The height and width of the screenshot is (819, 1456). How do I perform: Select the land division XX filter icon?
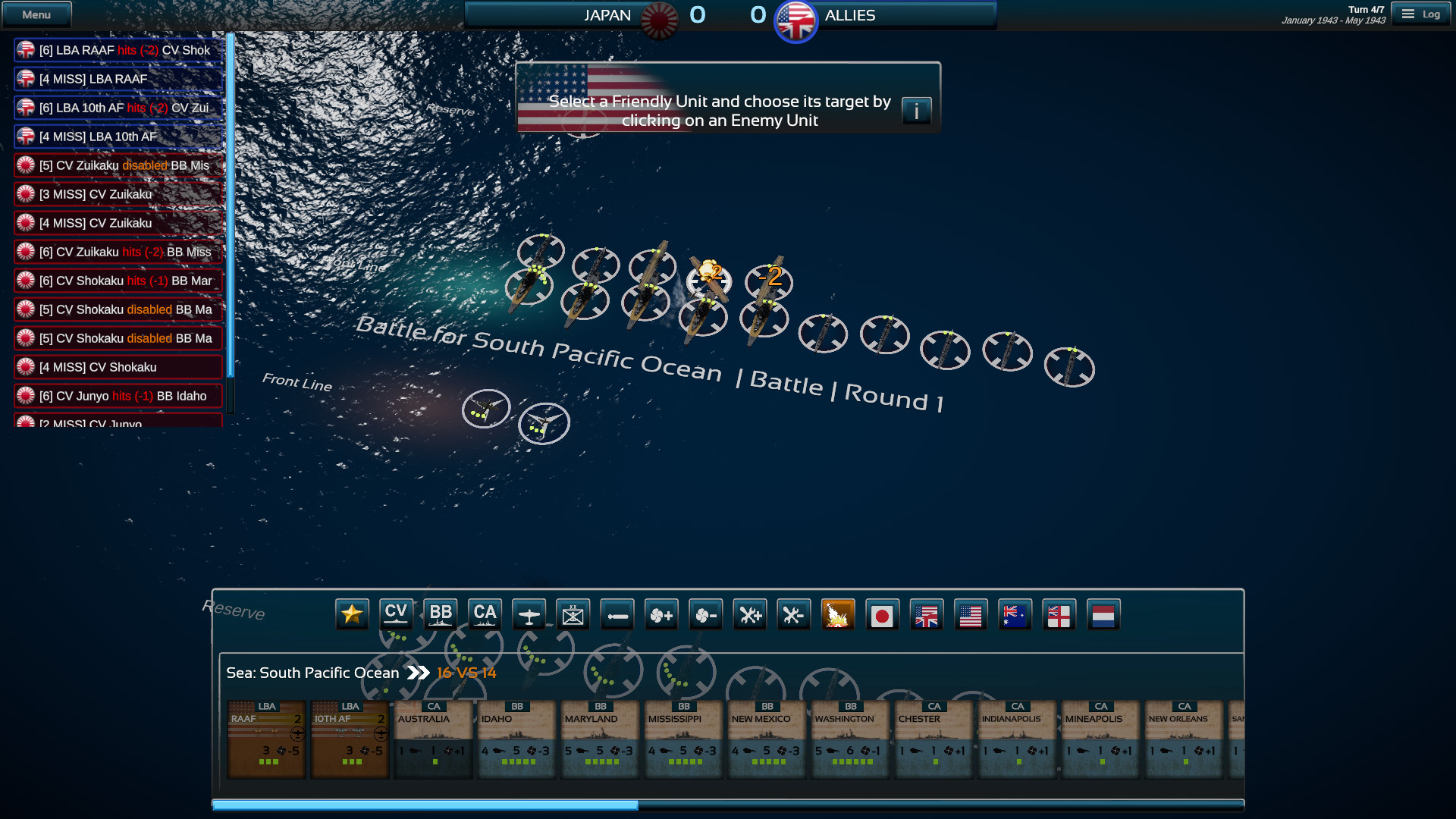pyautogui.click(x=573, y=614)
